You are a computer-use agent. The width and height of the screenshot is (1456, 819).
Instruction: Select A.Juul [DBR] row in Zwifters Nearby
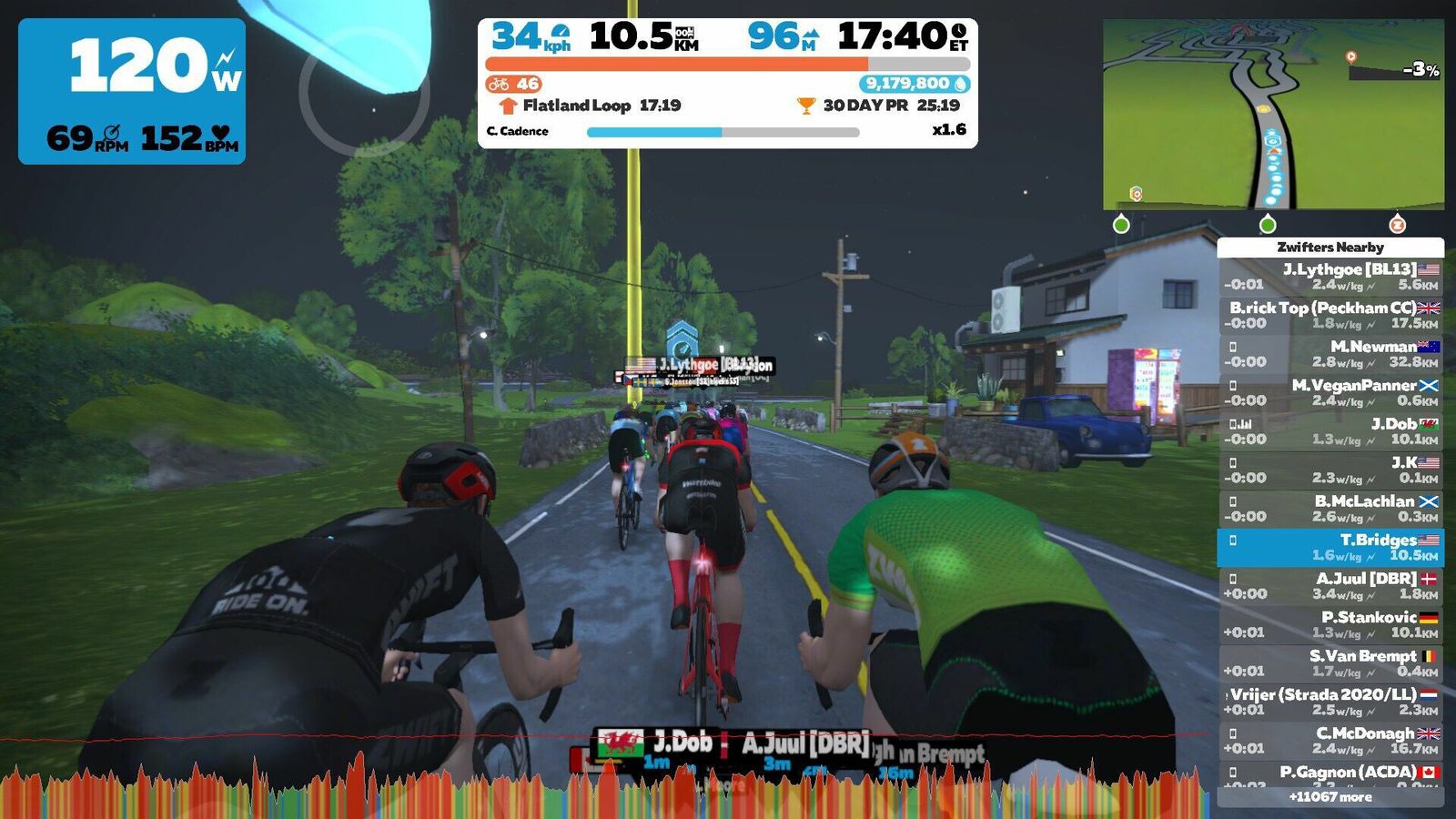pos(1330,586)
